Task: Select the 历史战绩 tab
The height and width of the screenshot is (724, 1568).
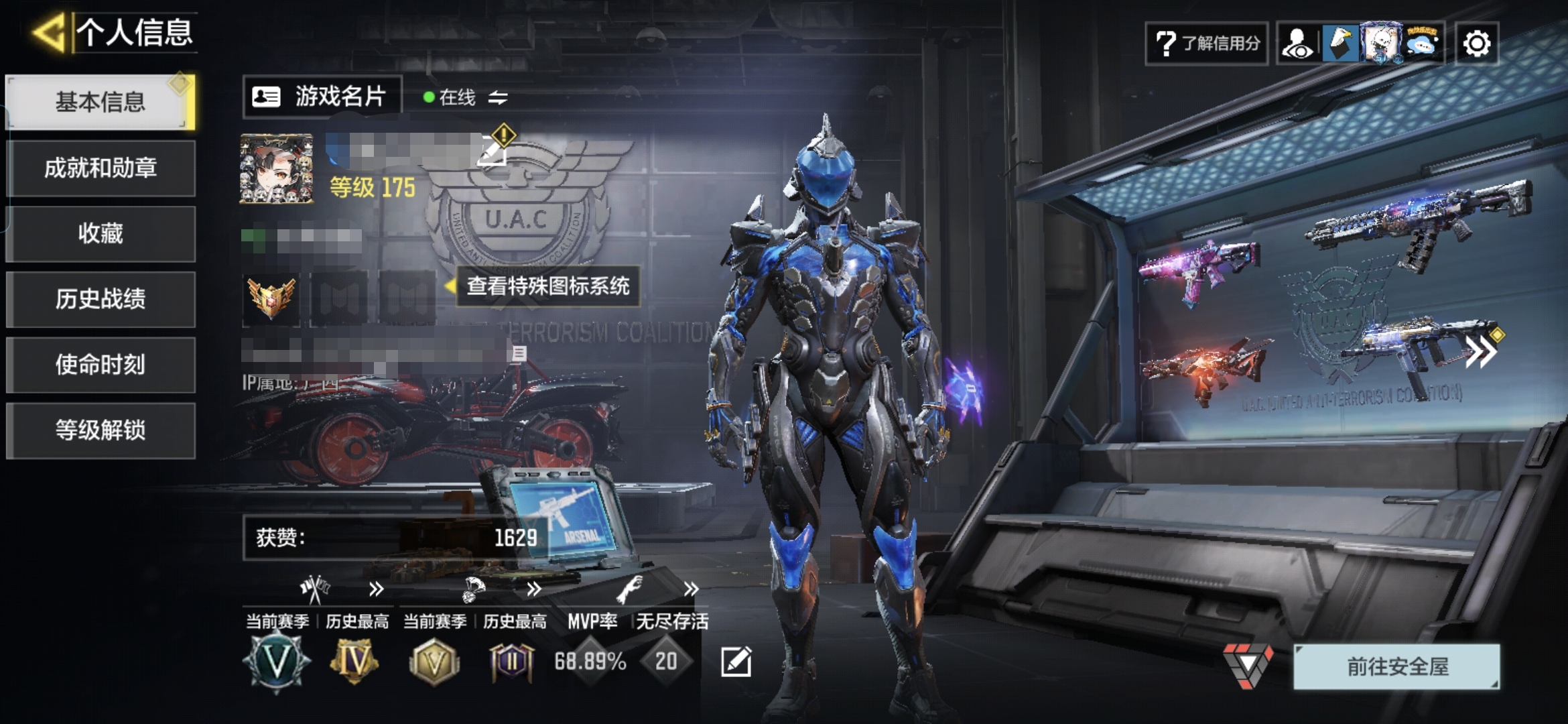Action: click(x=101, y=299)
